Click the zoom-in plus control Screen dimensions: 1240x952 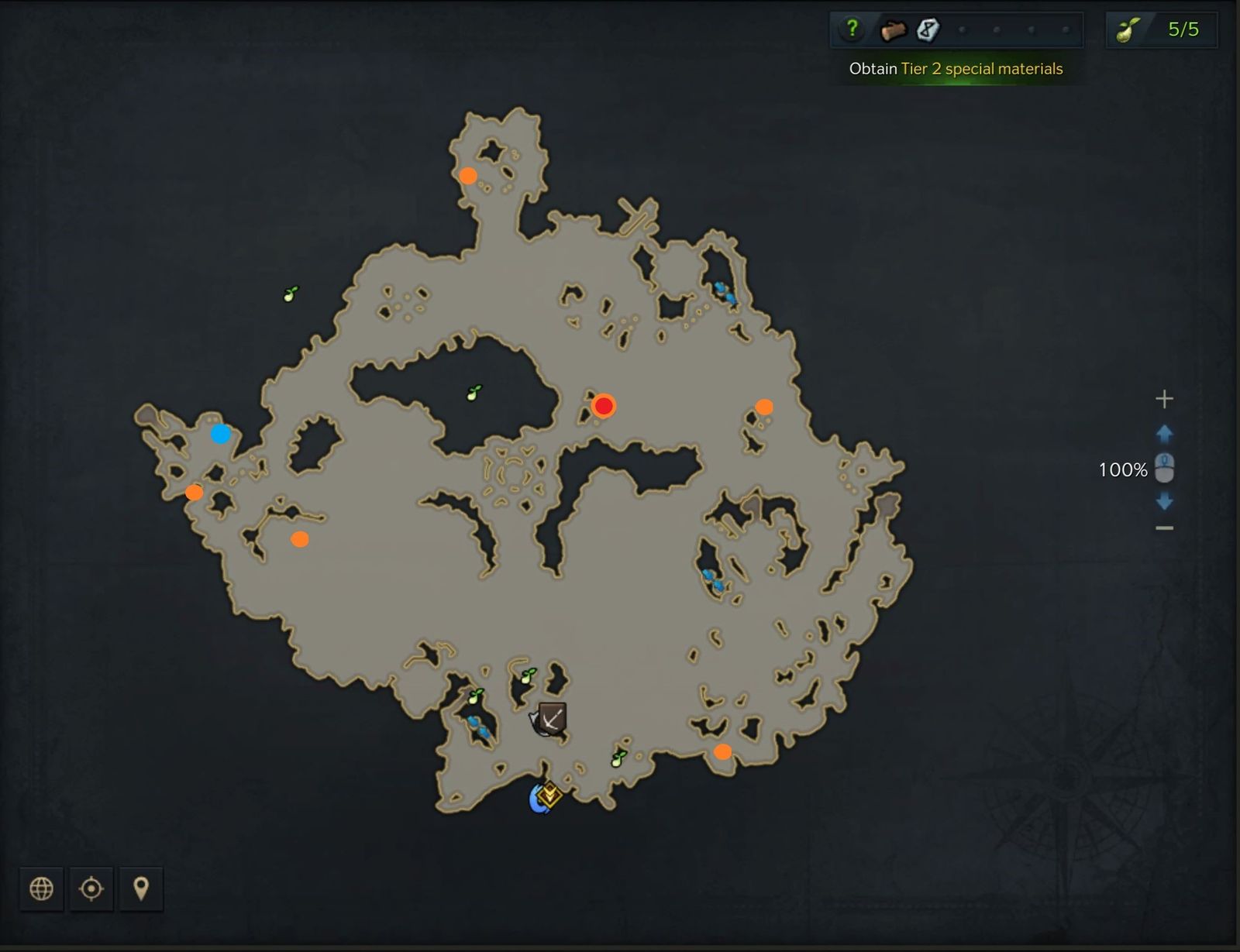1164,399
